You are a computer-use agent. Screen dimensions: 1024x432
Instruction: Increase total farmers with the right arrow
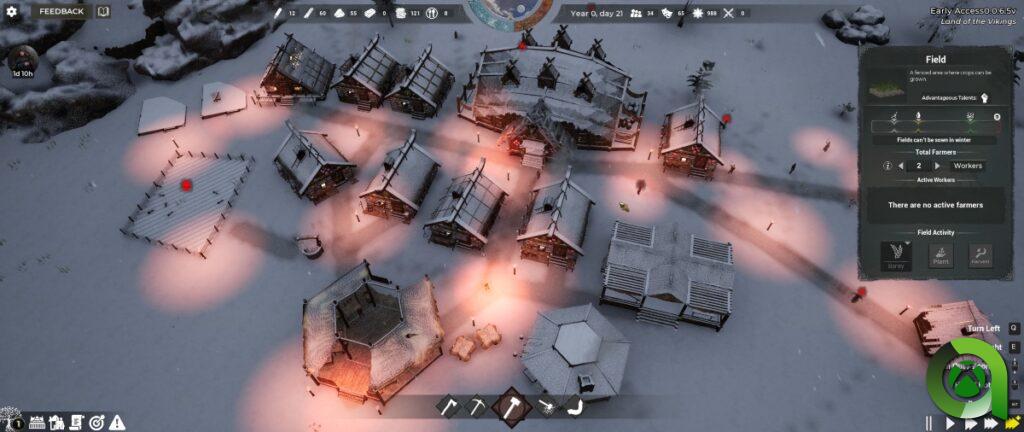[937, 165]
